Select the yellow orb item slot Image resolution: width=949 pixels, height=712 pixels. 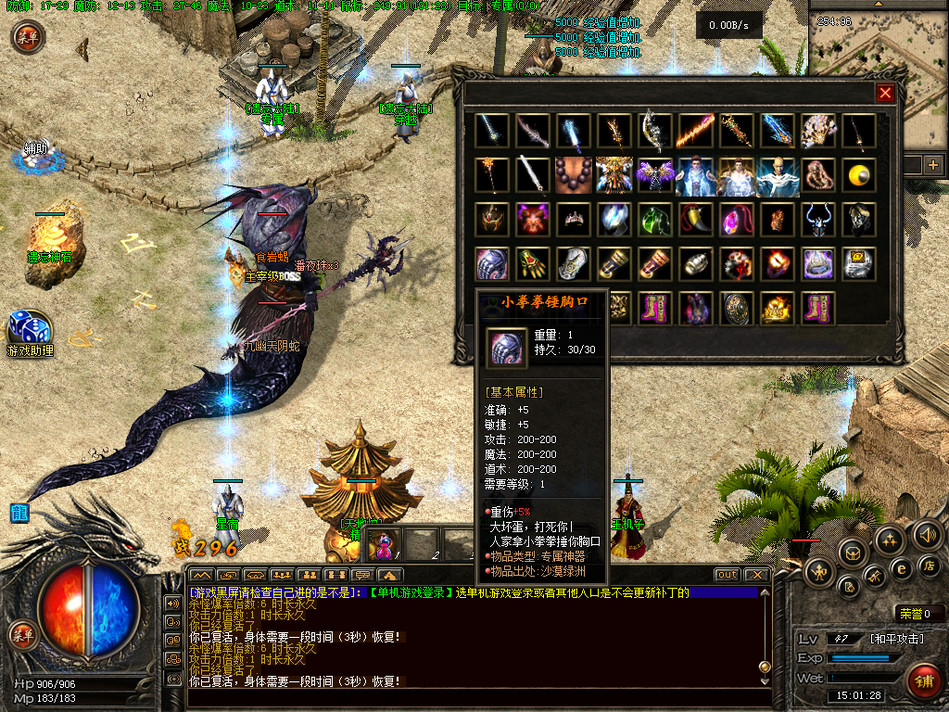(x=858, y=176)
